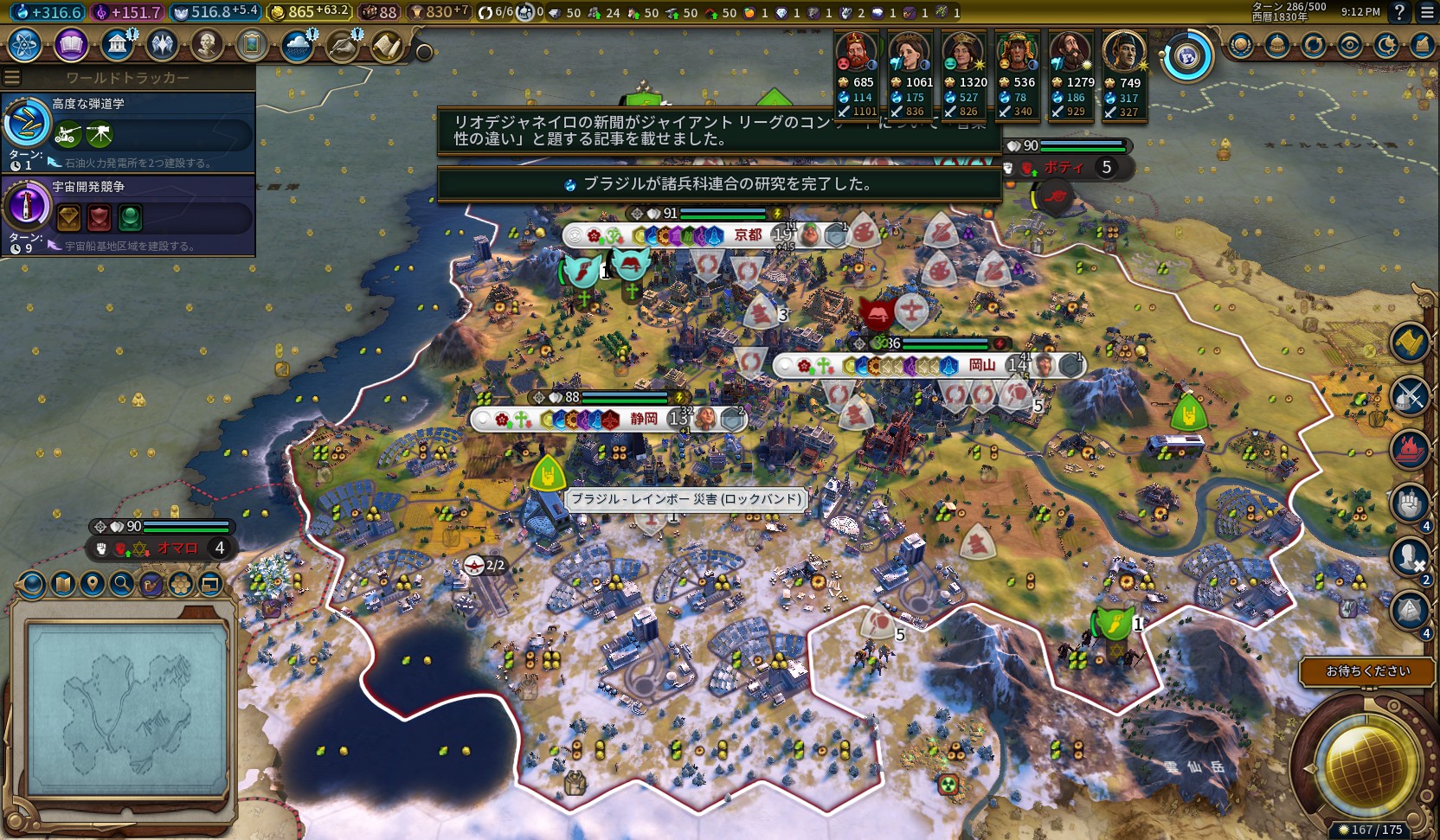Open the climate rain cloud icon
The height and width of the screenshot is (840, 1440).
tap(298, 45)
